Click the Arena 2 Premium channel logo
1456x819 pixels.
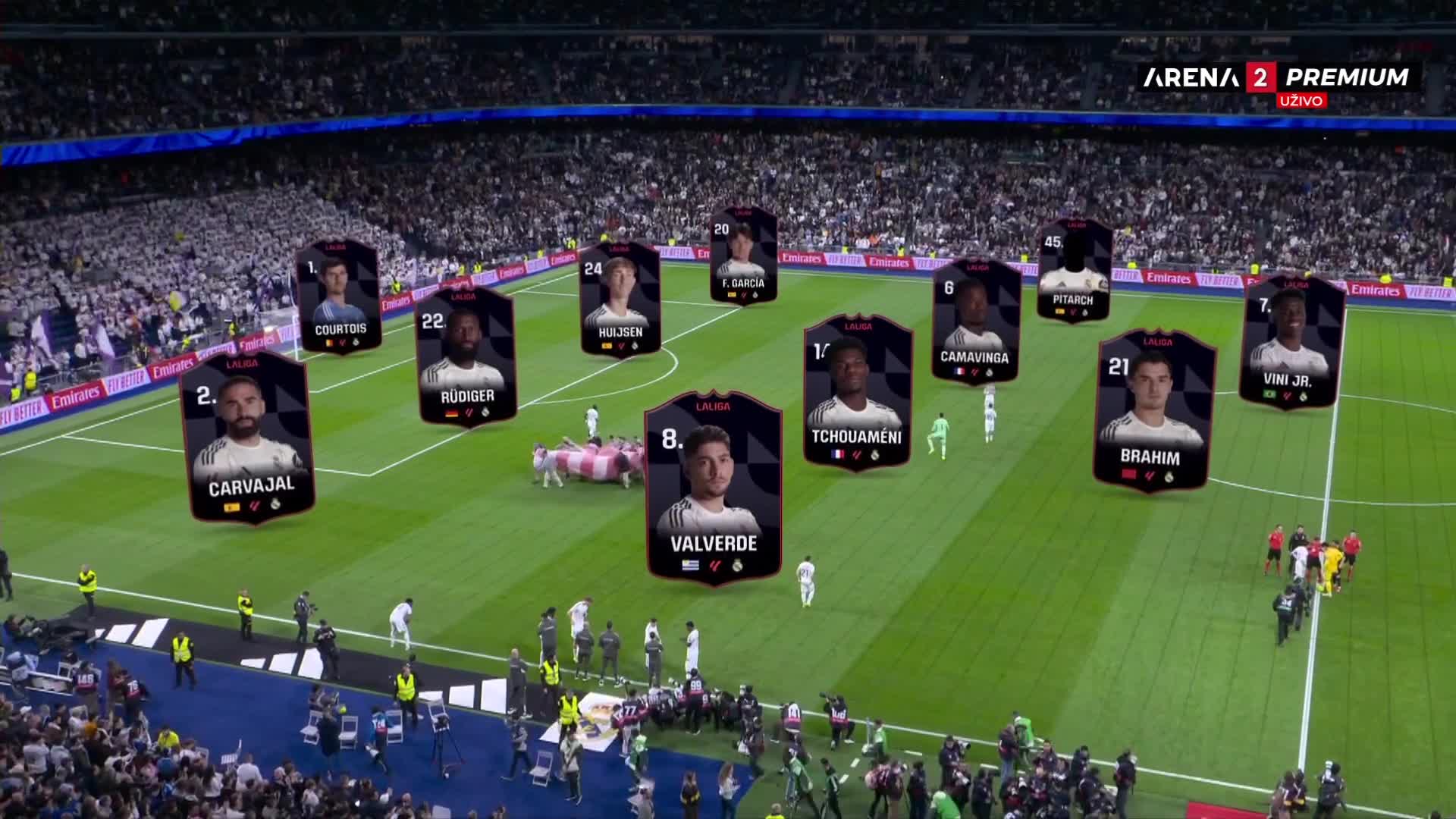(1276, 77)
